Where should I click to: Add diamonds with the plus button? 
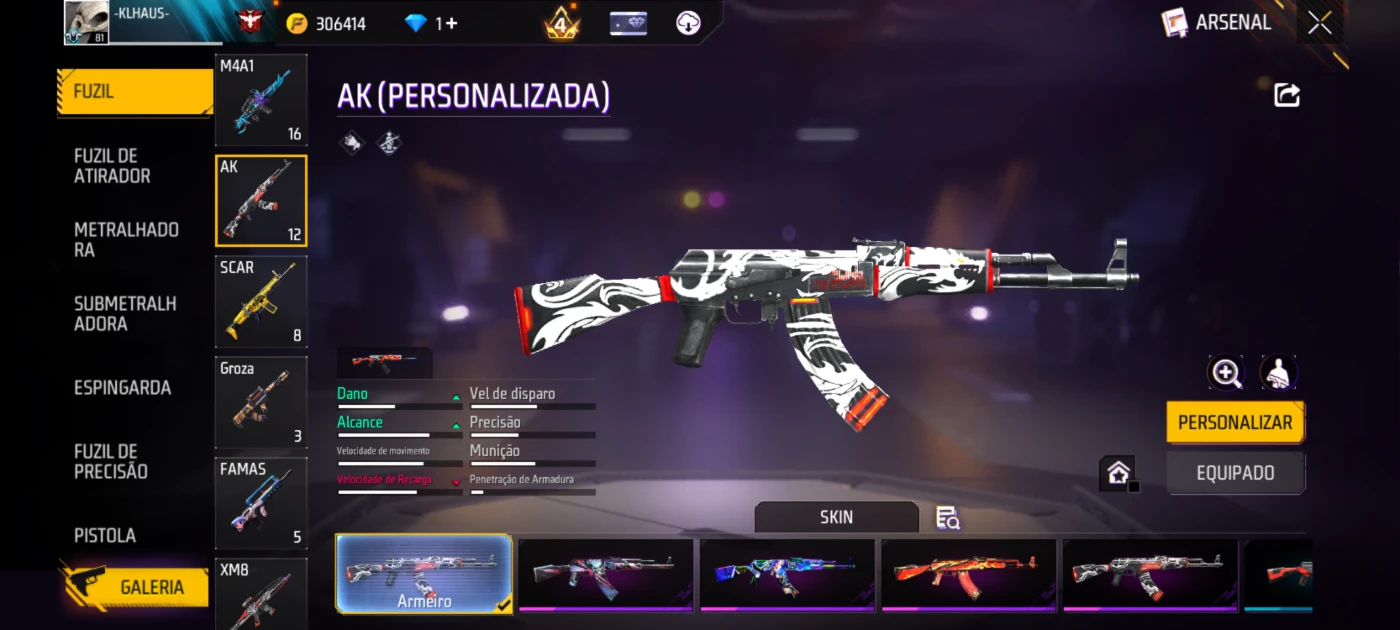[x=452, y=23]
